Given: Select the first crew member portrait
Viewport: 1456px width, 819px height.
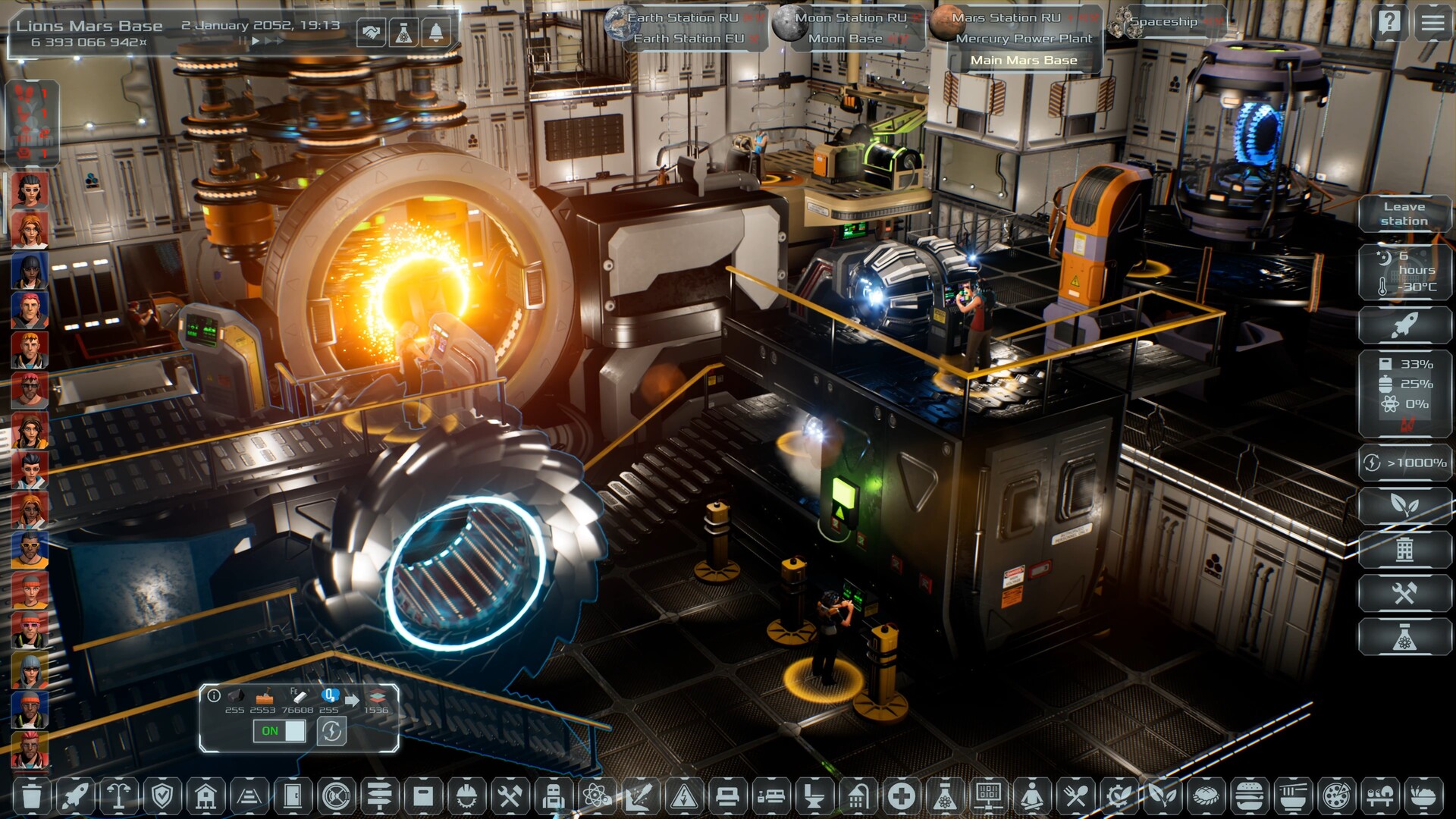Looking at the screenshot, I should coord(30,190).
